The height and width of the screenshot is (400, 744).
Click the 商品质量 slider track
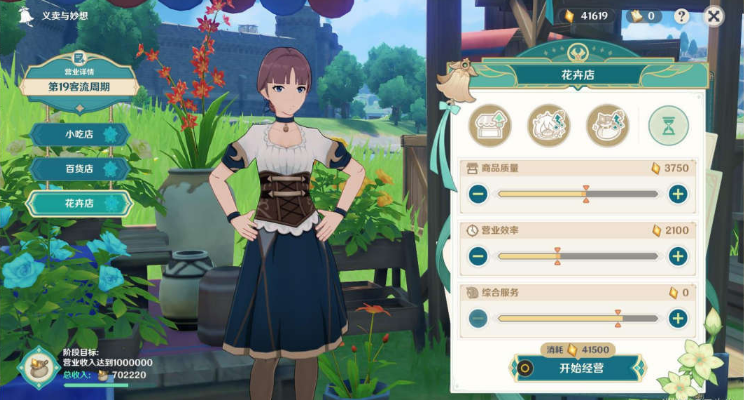pyautogui.click(x=577, y=194)
